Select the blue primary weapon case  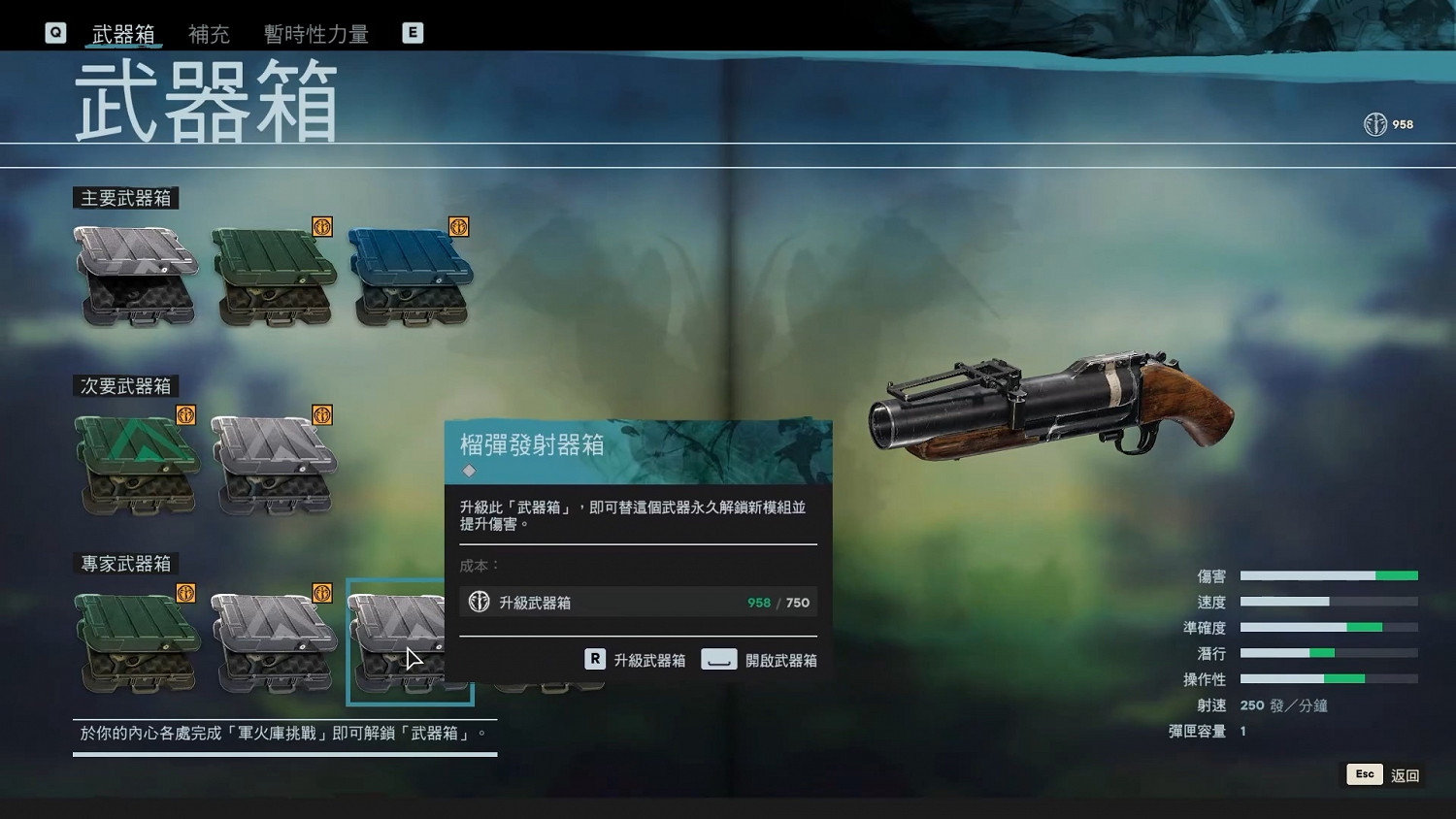(410, 274)
